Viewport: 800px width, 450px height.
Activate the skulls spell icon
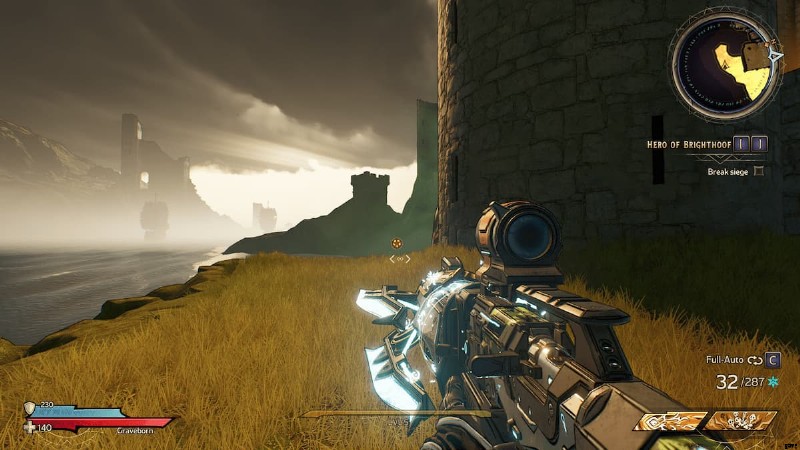(740, 421)
